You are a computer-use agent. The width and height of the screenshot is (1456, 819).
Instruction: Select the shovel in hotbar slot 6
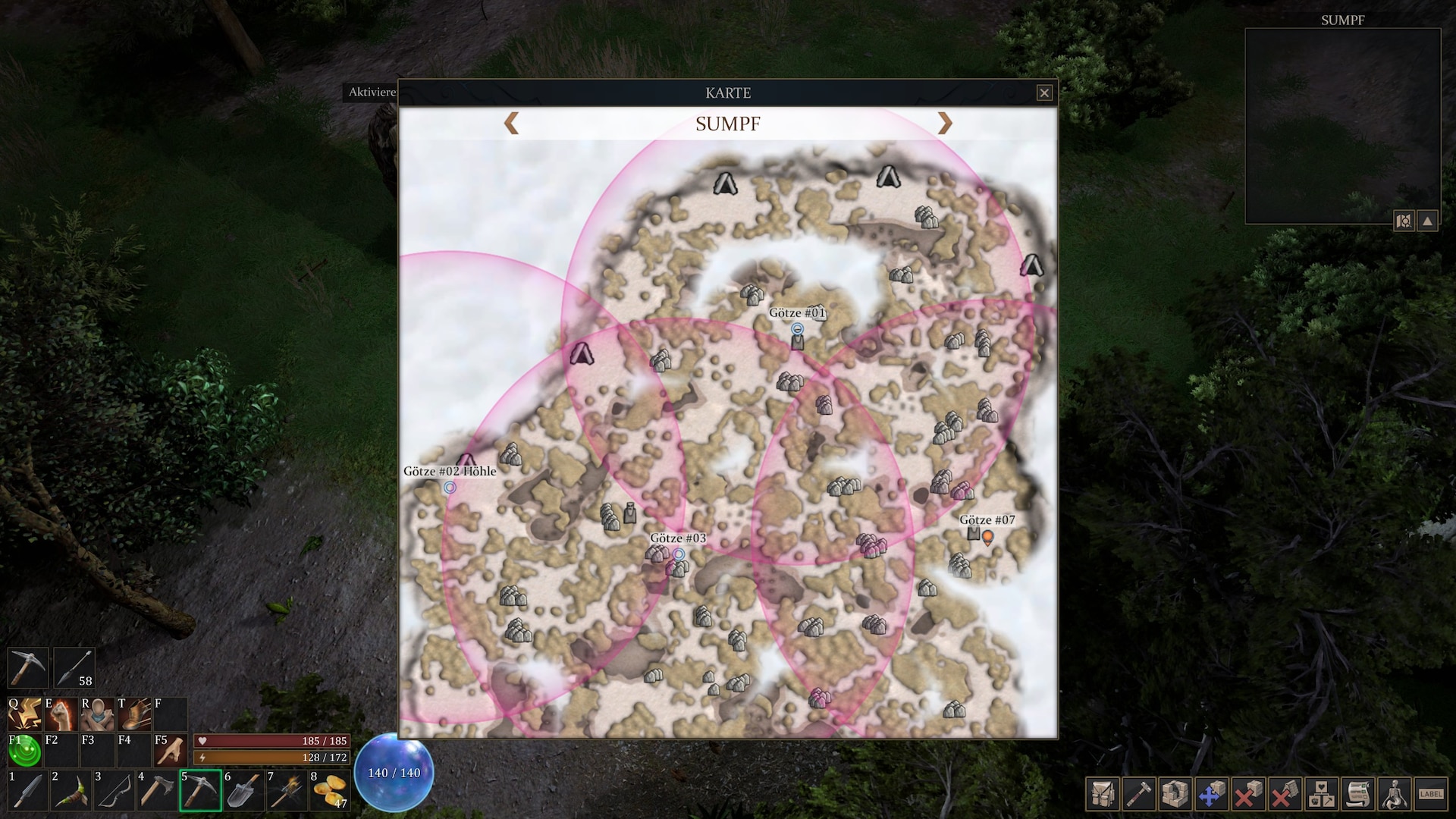(x=243, y=791)
